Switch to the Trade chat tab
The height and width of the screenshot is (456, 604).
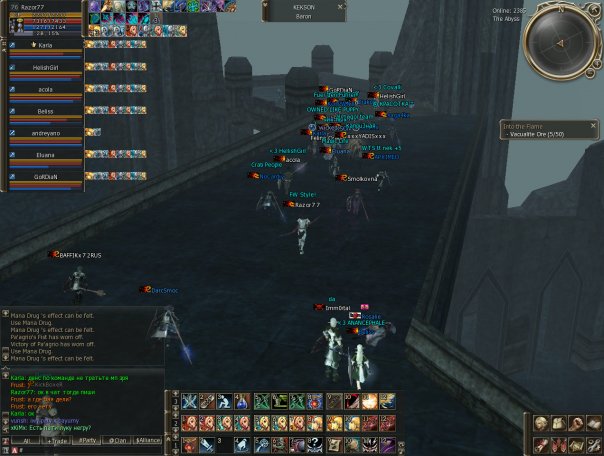[56, 440]
